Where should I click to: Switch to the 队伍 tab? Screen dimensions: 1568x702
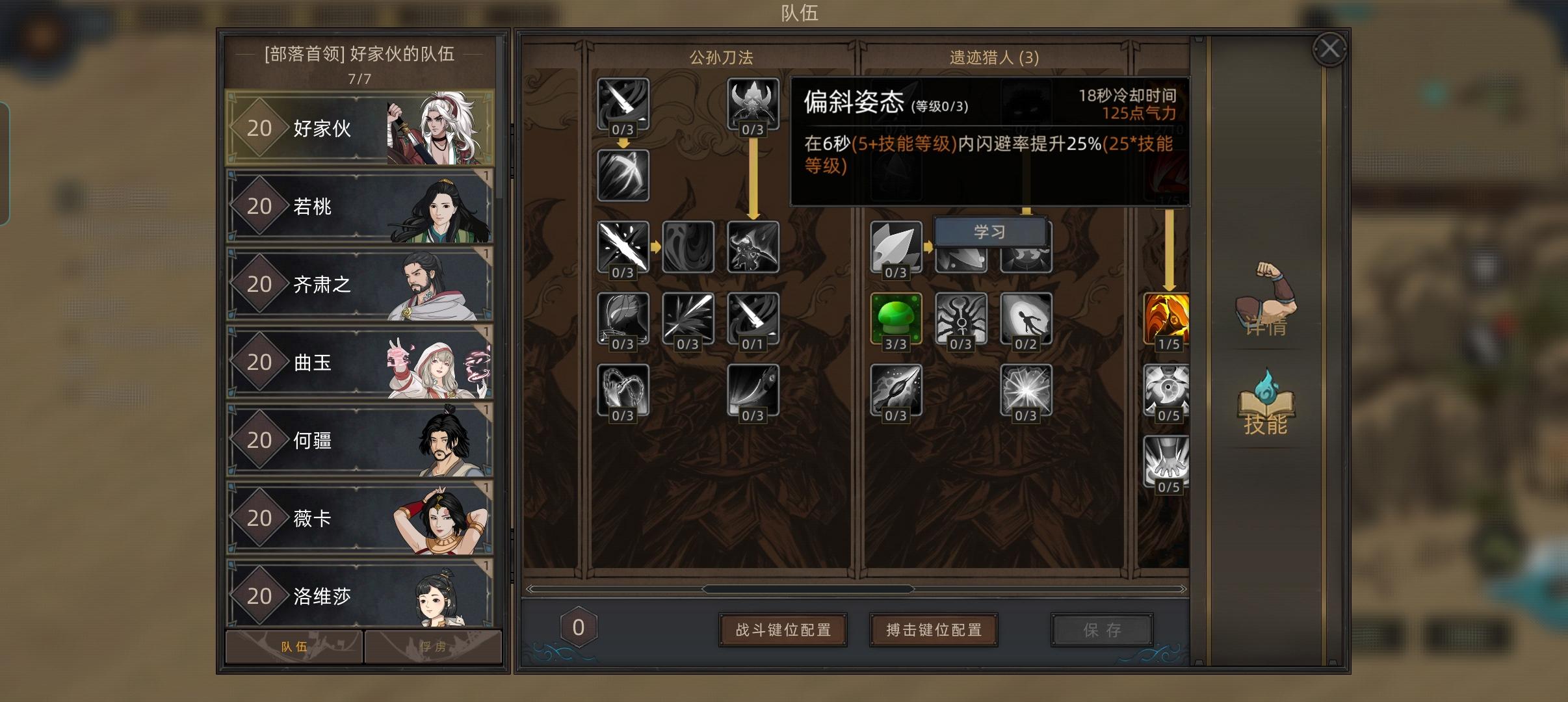[x=293, y=647]
